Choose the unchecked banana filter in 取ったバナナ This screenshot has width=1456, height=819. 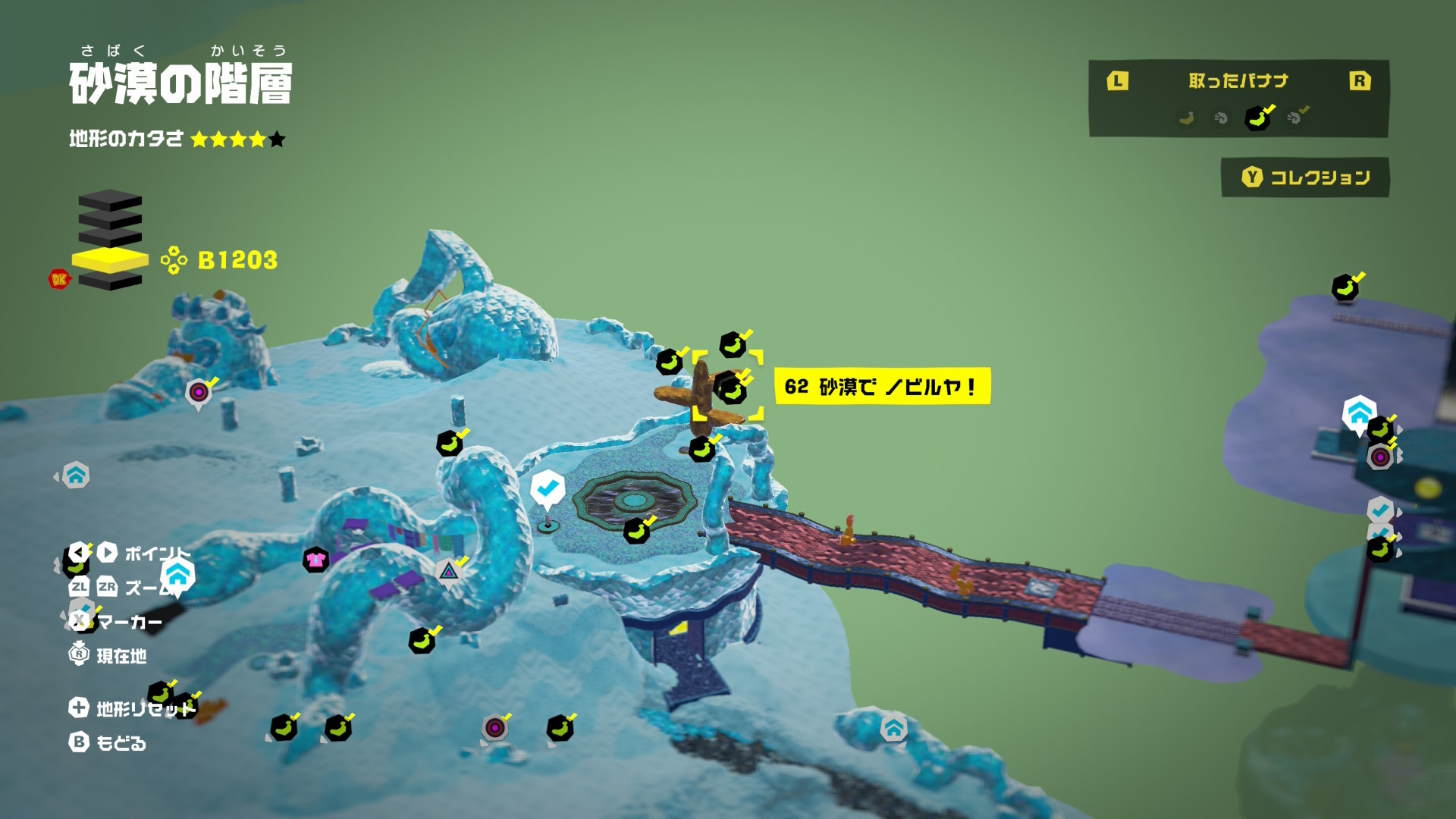(x=1186, y=118)
